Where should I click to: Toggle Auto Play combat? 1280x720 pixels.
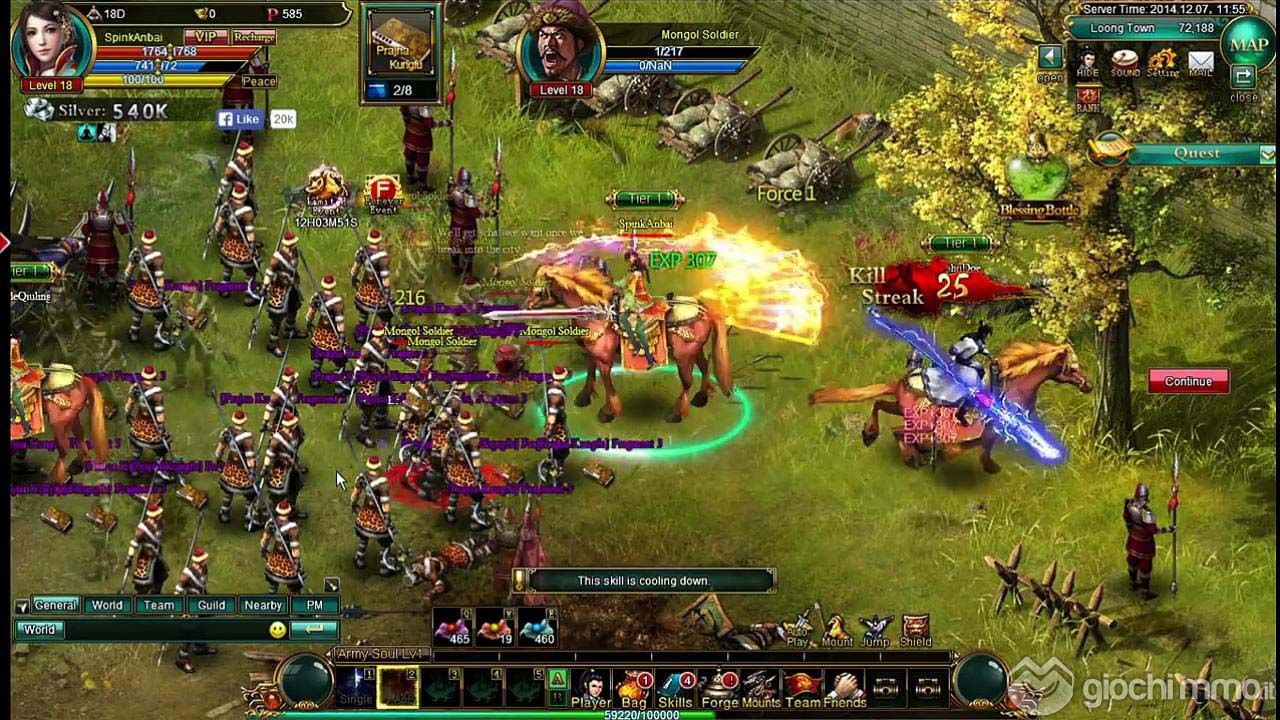pos(798,630)
